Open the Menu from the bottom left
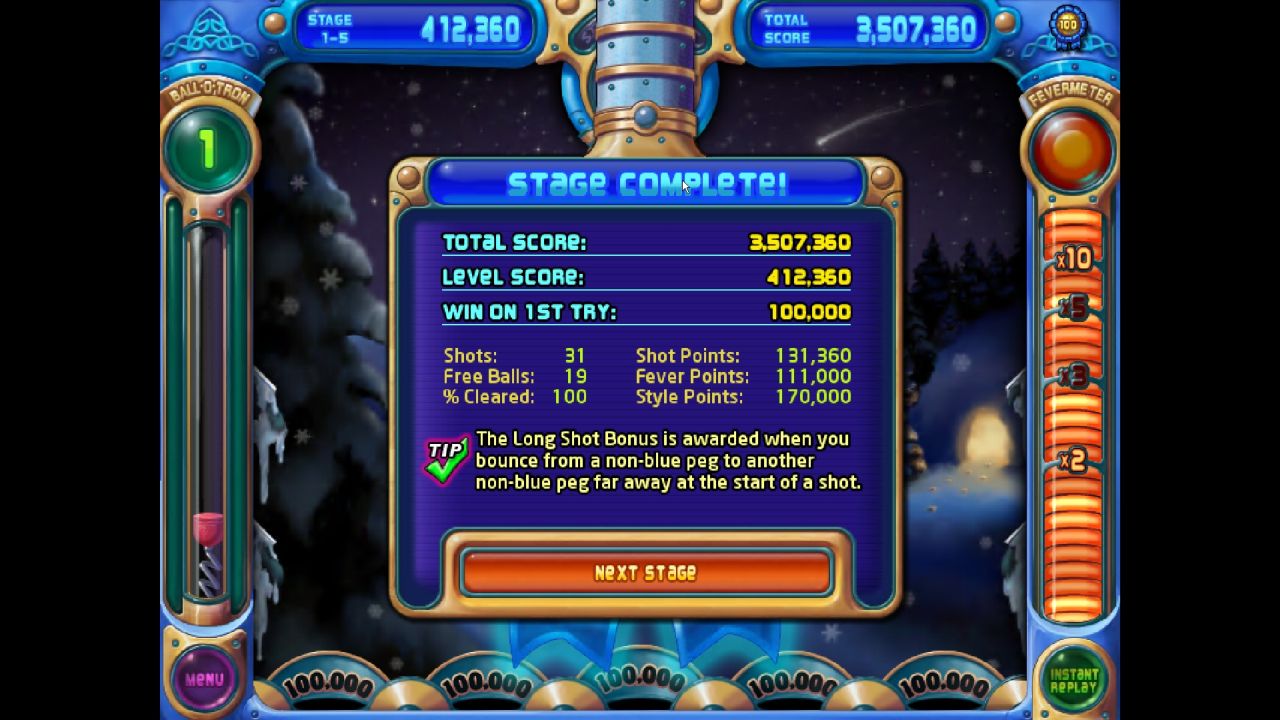This screenshot has height=720, width=1280. [x=206, y=679]
